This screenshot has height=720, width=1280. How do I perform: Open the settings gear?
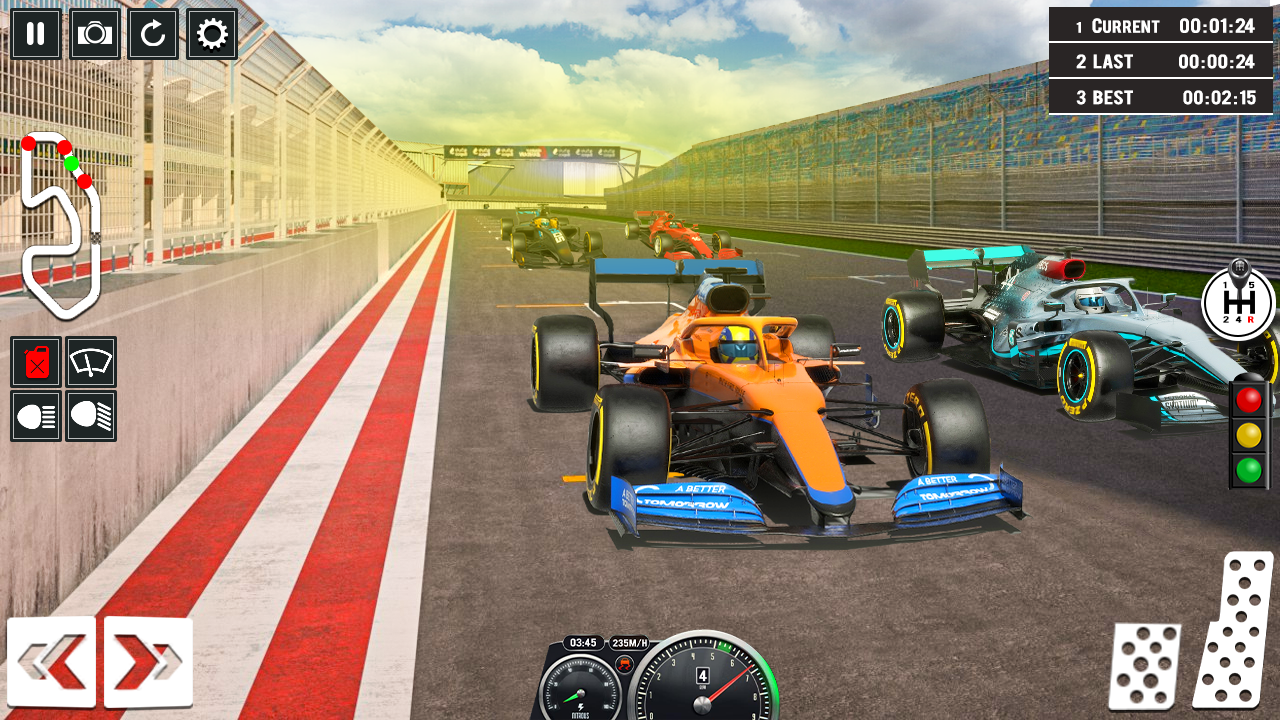click(x=211, y=33)
